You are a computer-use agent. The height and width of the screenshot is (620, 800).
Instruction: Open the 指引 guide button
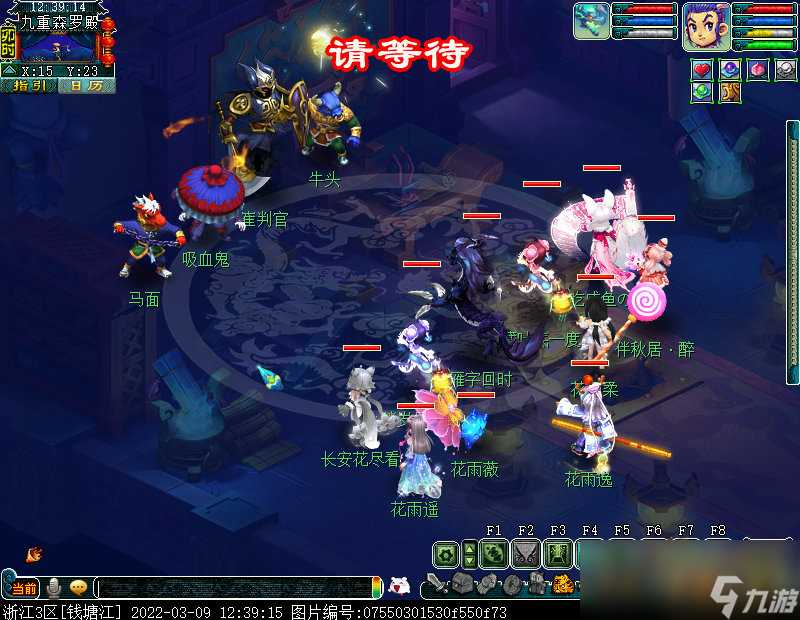click(x=28, y=86)
